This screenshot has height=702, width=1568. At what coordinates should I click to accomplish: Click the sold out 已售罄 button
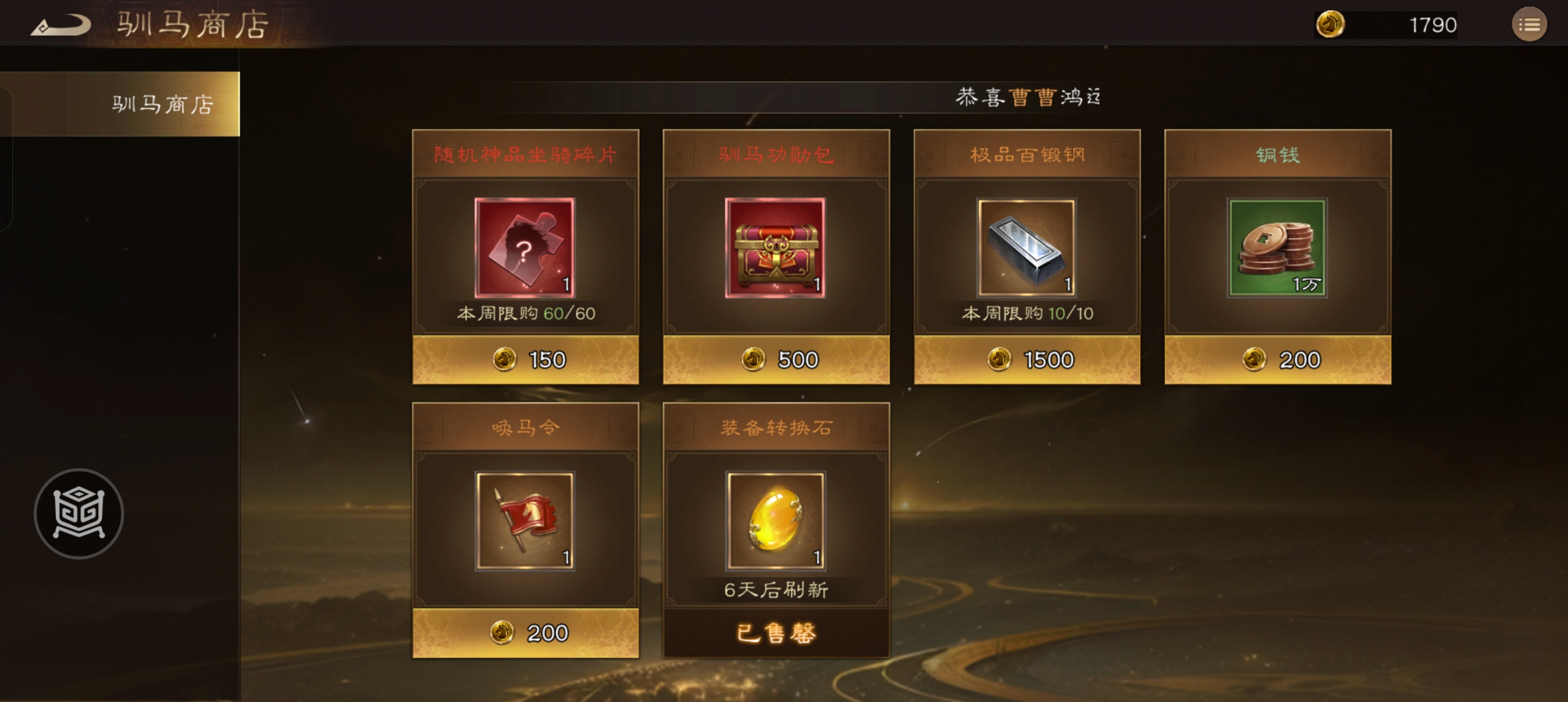pos(776,632)
